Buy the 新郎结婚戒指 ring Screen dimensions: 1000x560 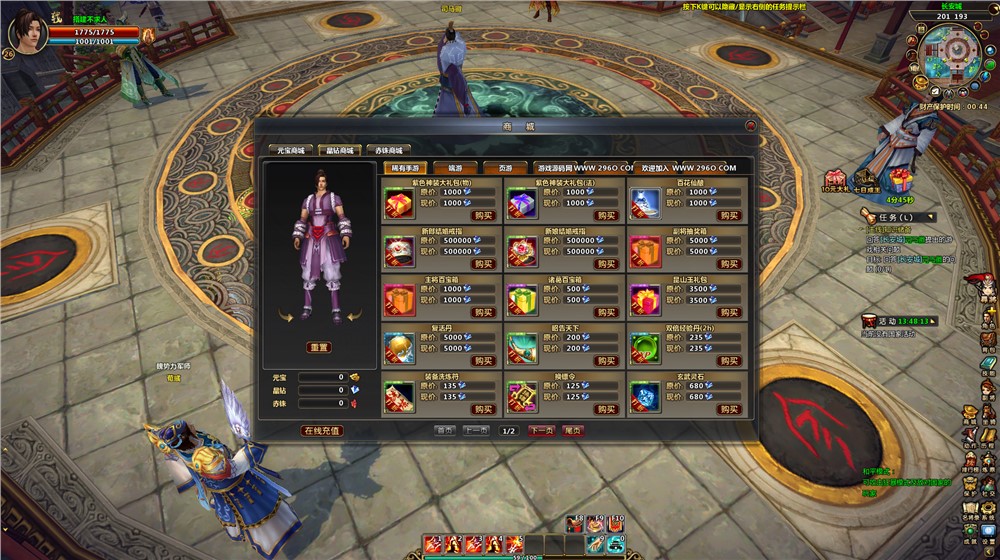pyautogui.click(x=484, y=264)
